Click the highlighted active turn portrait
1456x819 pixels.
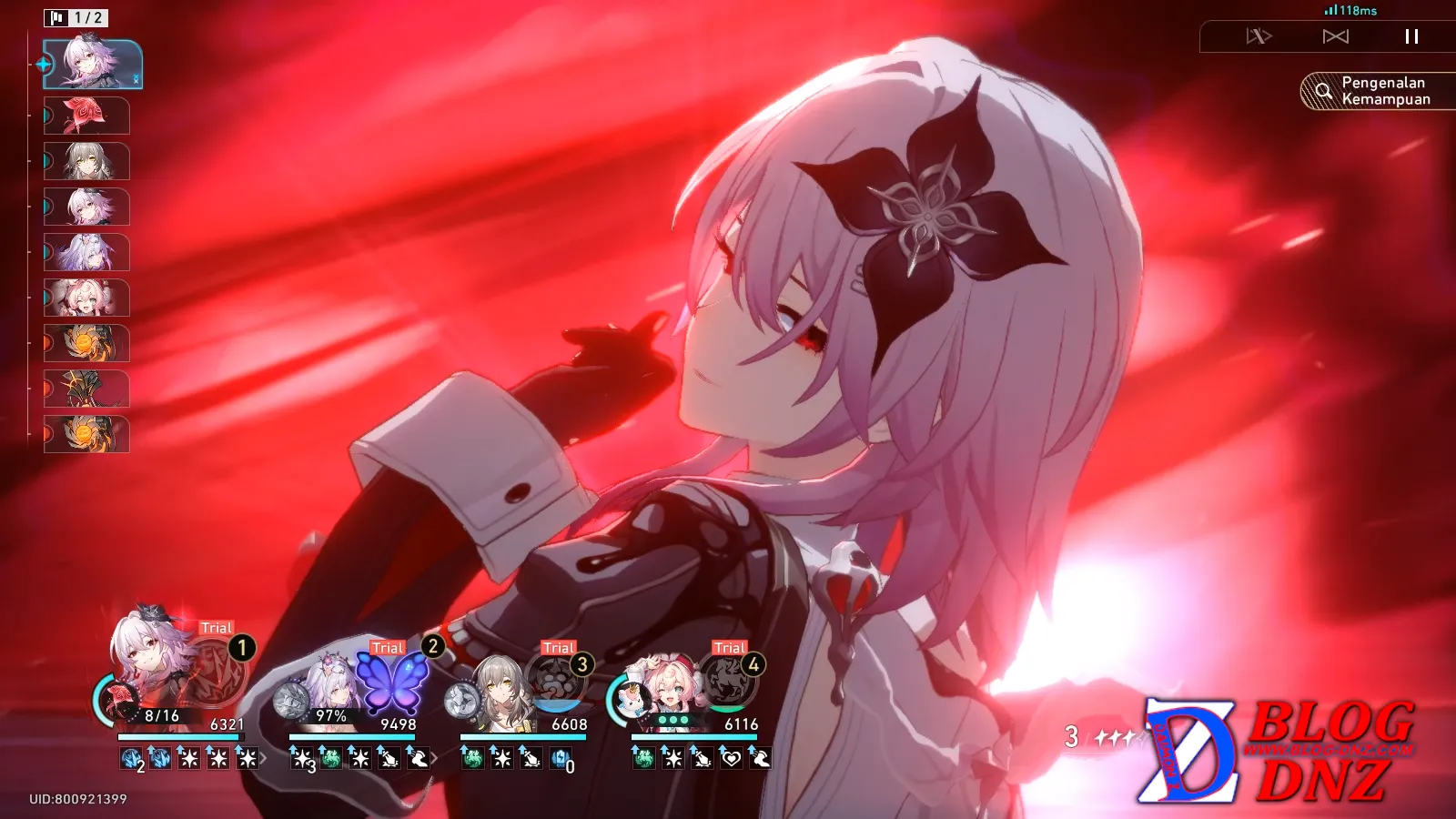point(93,65)
